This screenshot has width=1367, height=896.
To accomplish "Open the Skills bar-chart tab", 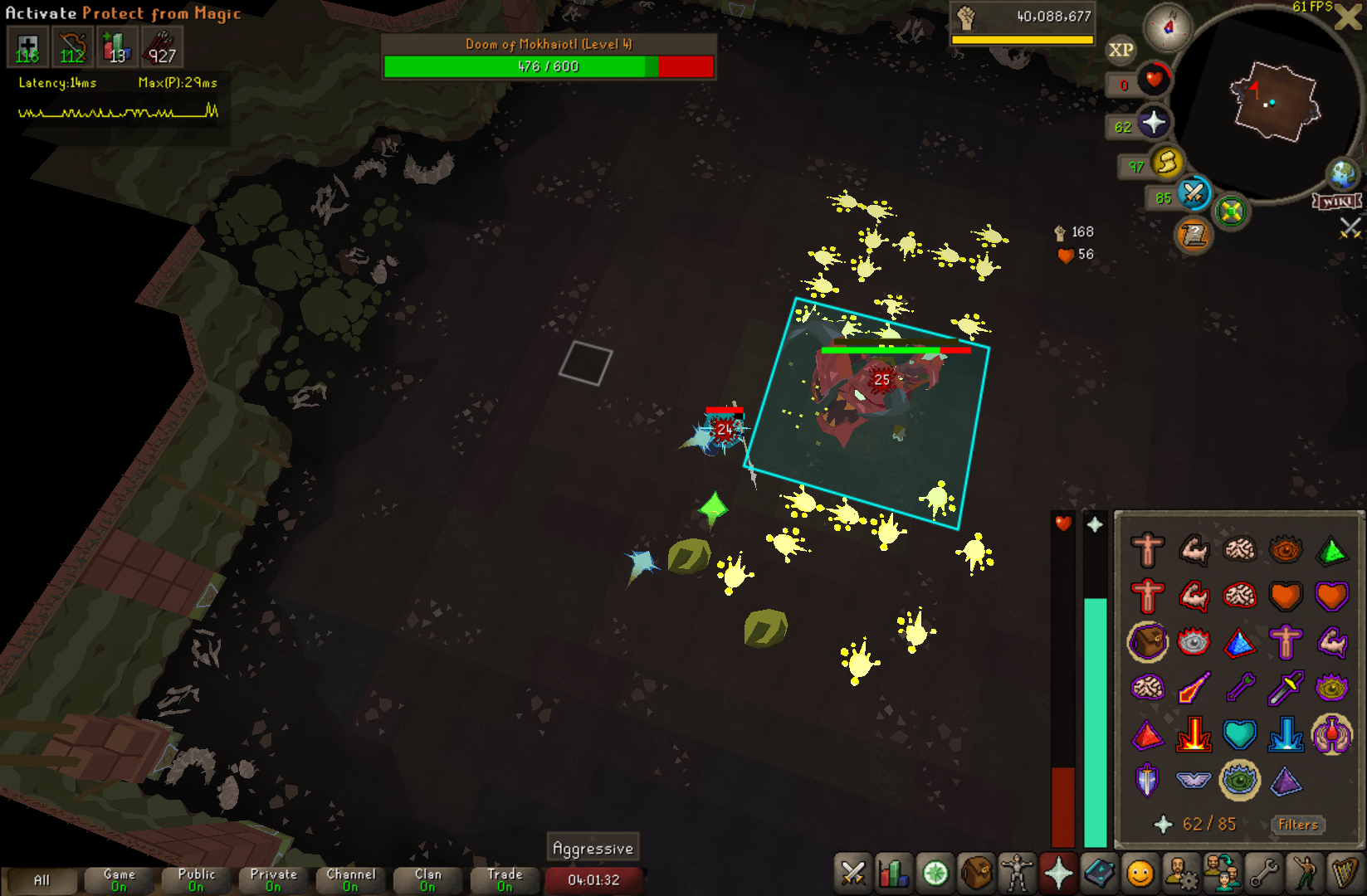I will [893, 874].
